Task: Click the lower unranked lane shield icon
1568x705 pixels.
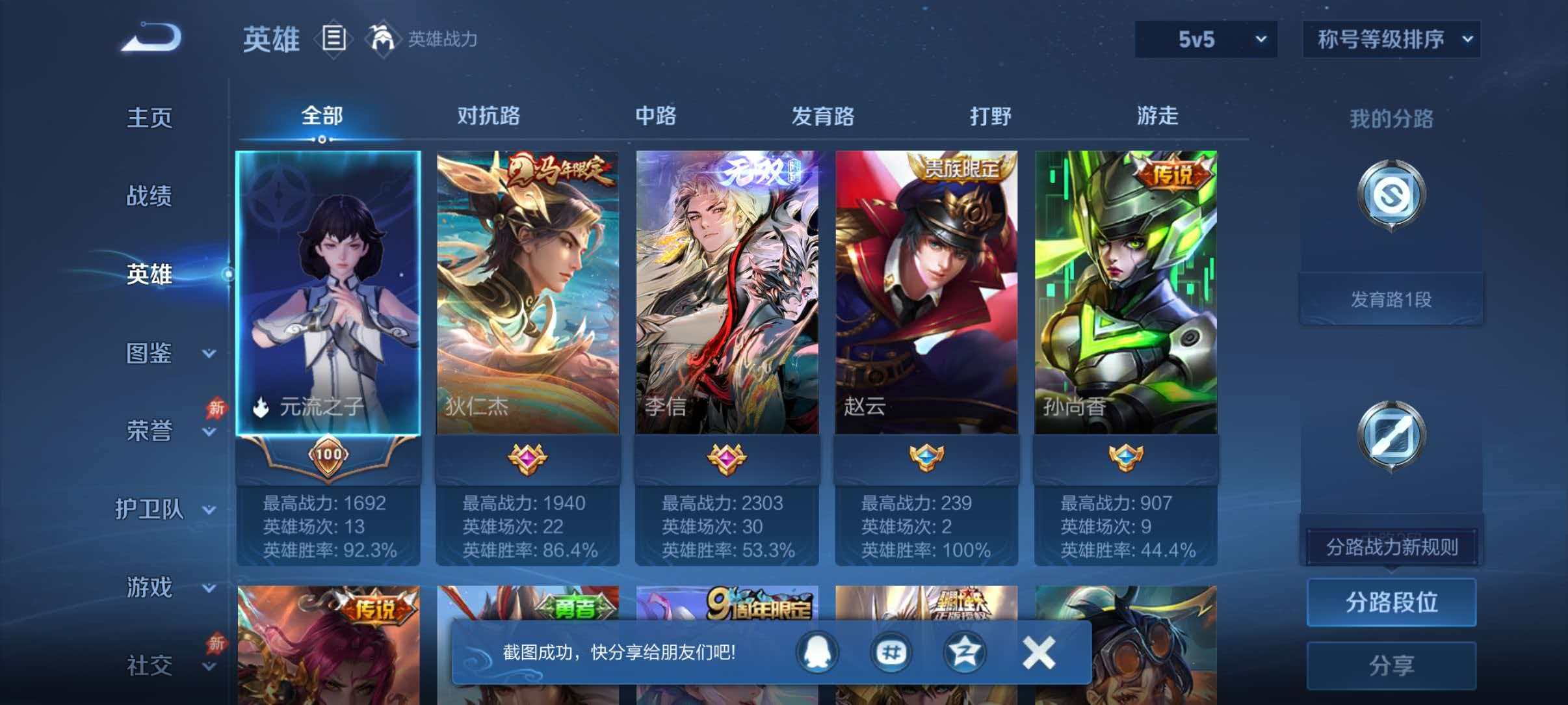Action: point(1391,432)
